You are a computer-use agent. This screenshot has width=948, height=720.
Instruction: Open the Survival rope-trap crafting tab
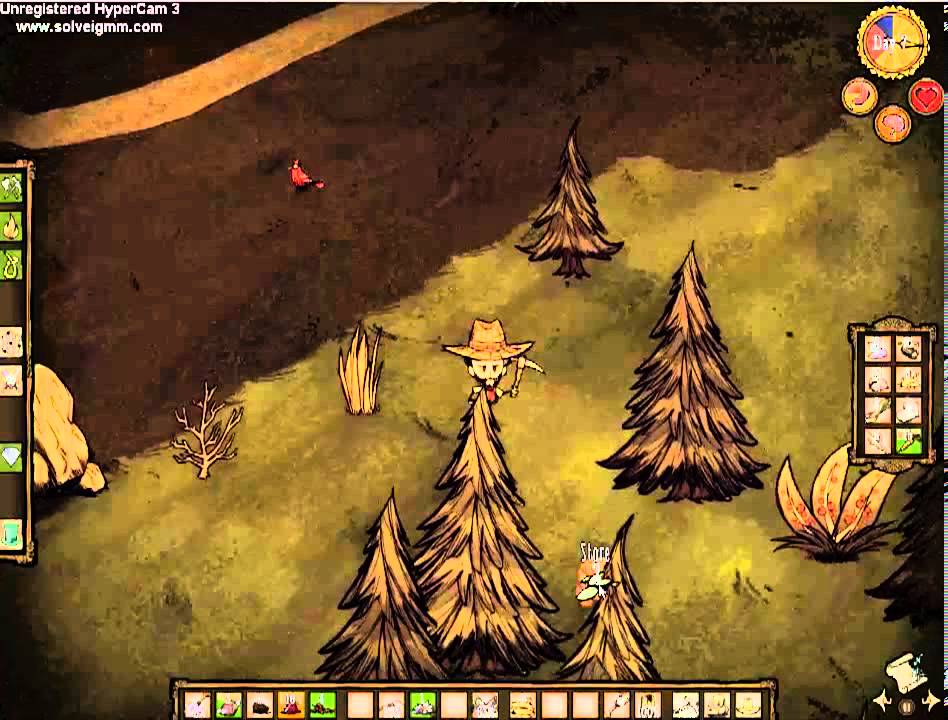pos(11,263)
